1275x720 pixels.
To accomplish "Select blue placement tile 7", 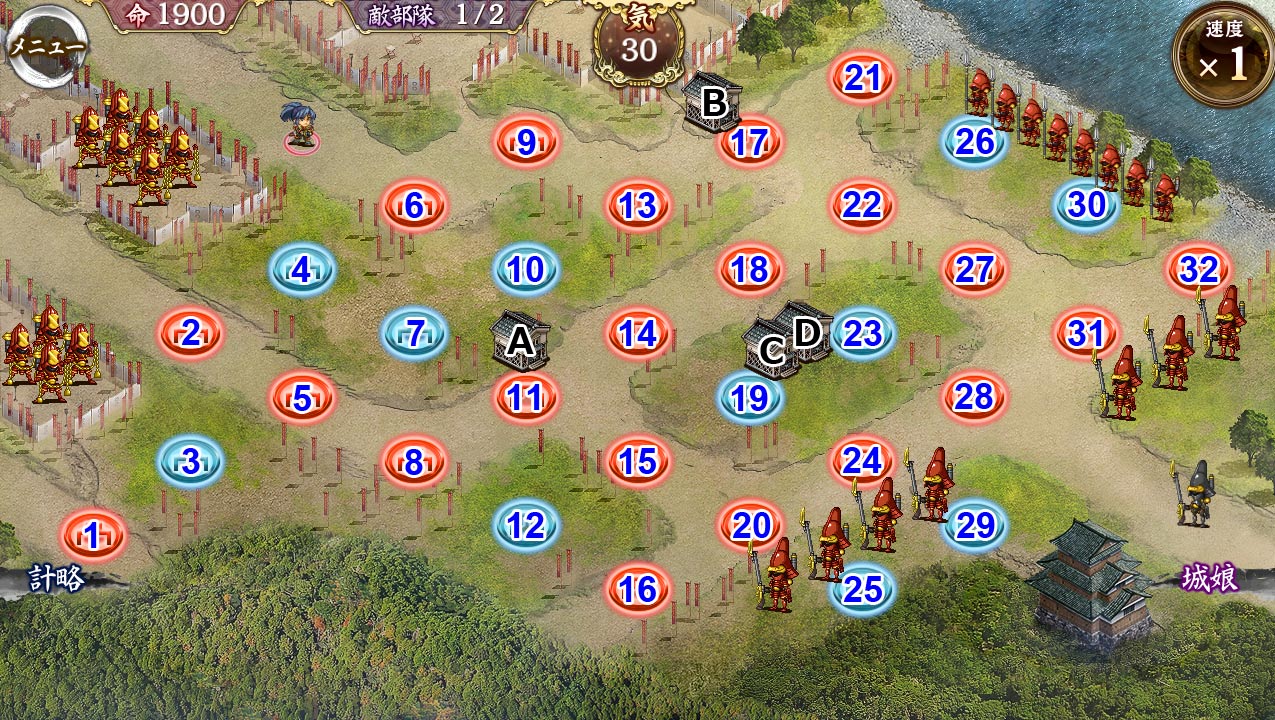I will coord(414,333).
